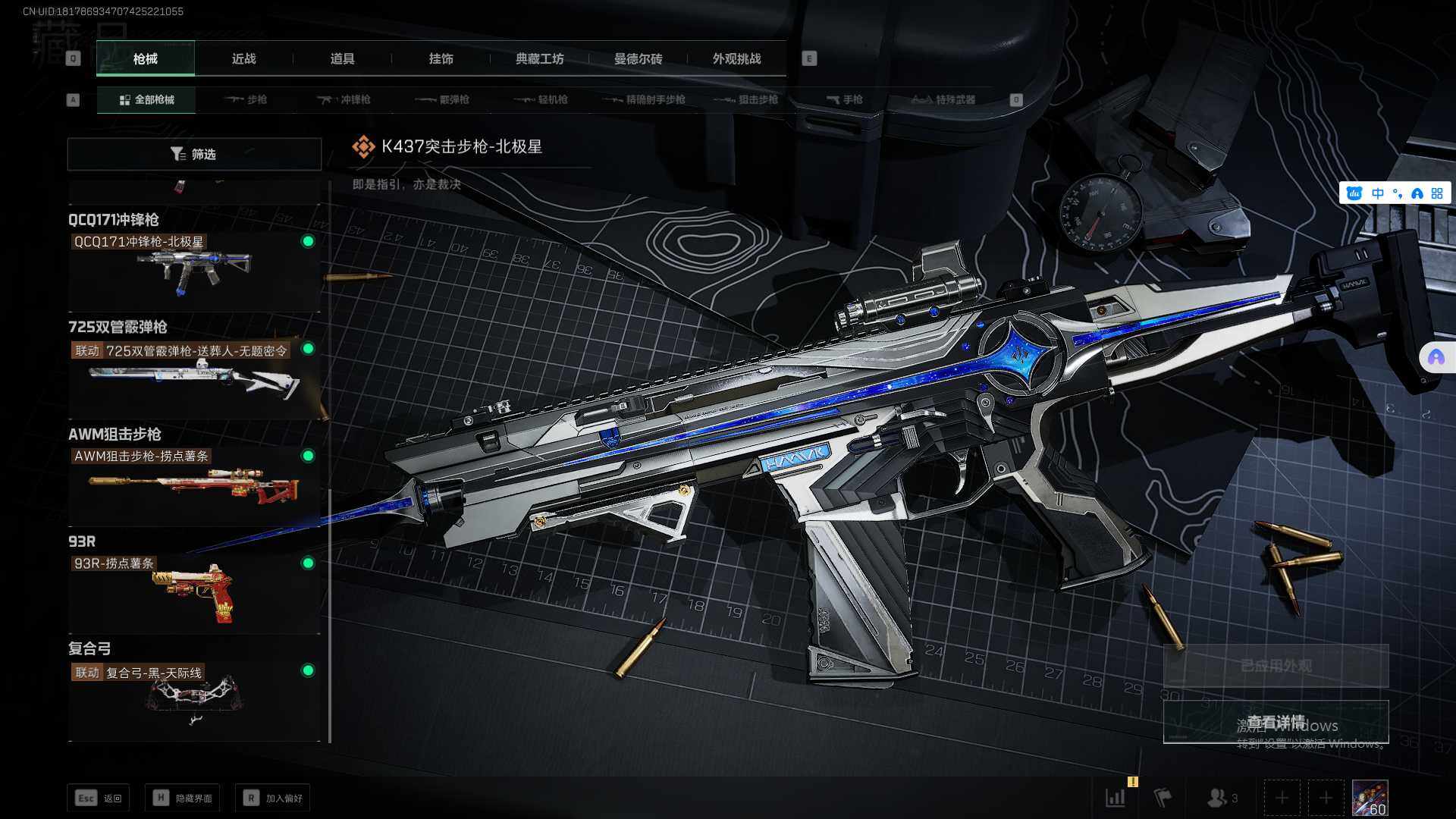1456x819 pixels.
Task: Open the 筛选 filter button
Action: point(194,154)
